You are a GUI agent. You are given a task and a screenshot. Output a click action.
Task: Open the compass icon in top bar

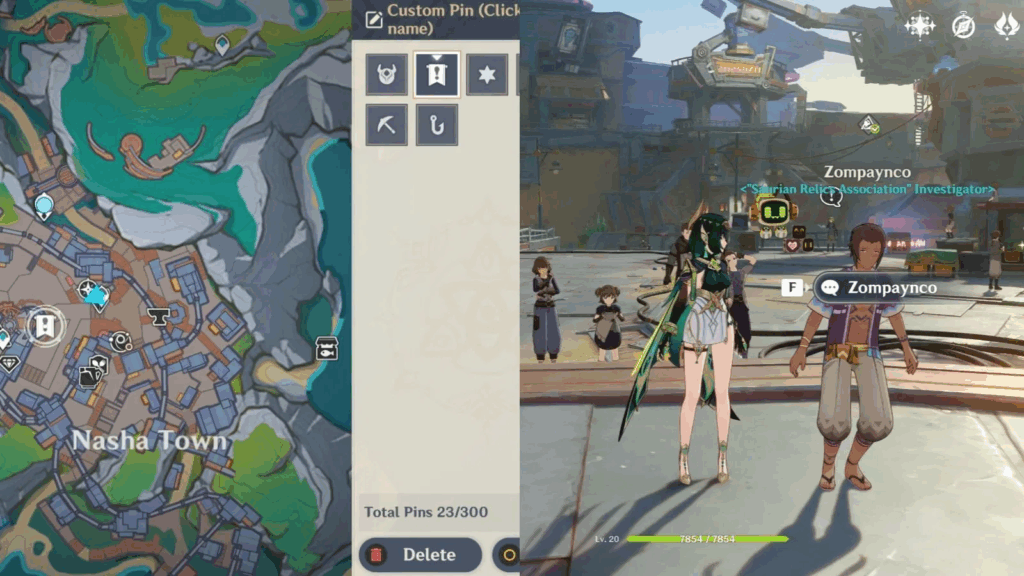pos(963,26)
